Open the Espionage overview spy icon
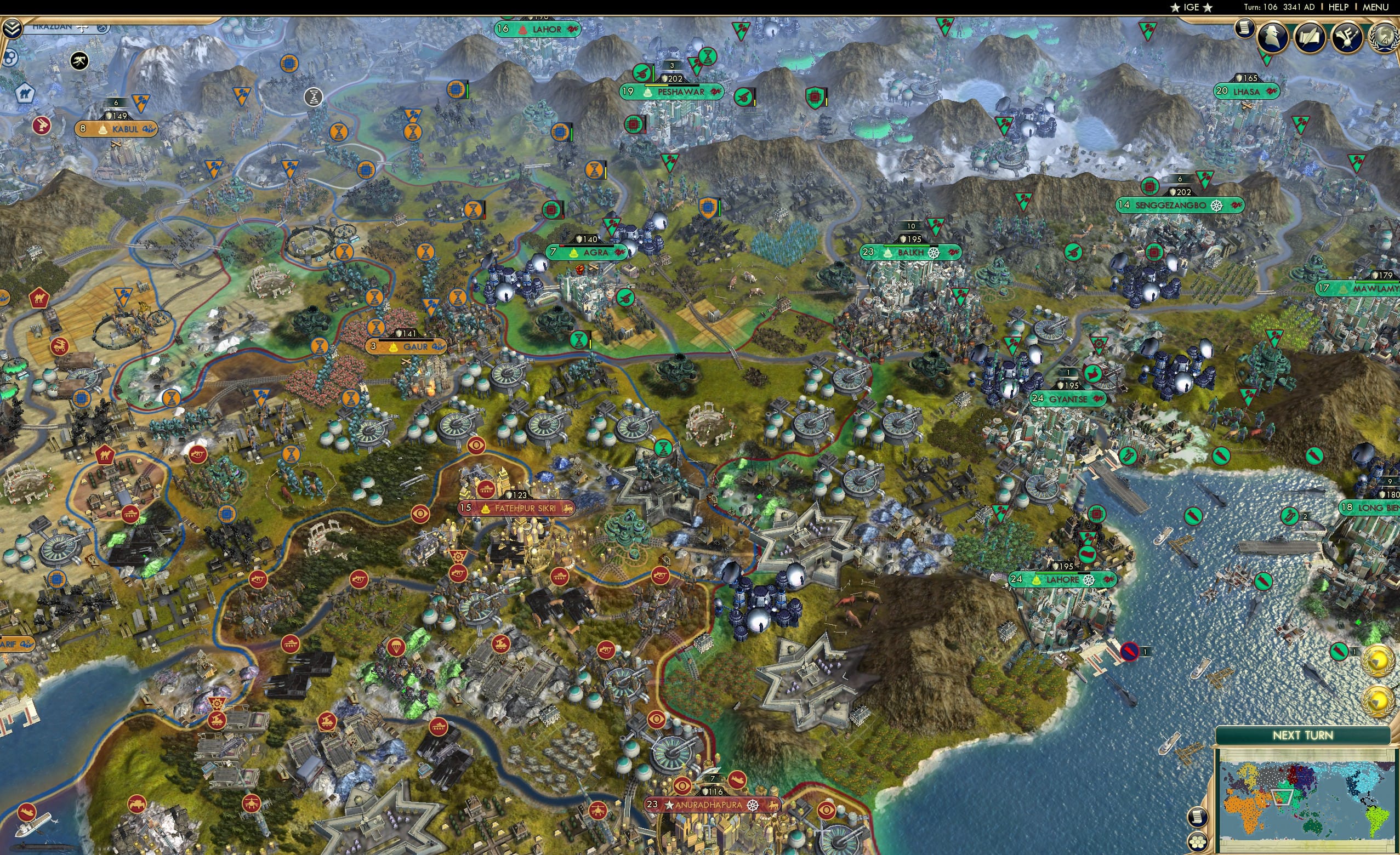 click(1273, 37)
